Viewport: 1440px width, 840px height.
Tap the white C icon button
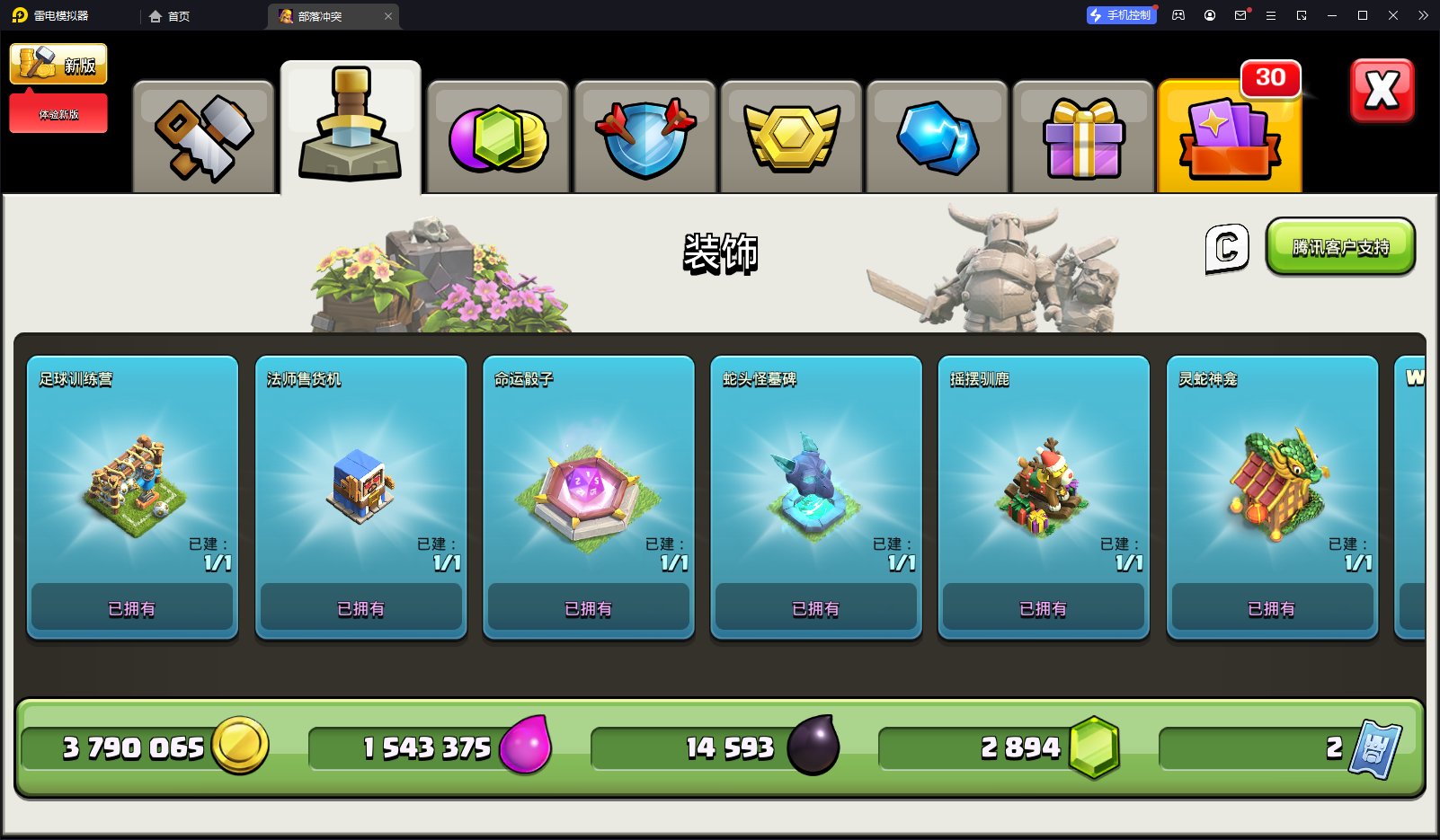pyautogui.click(x=1227, y=248)
